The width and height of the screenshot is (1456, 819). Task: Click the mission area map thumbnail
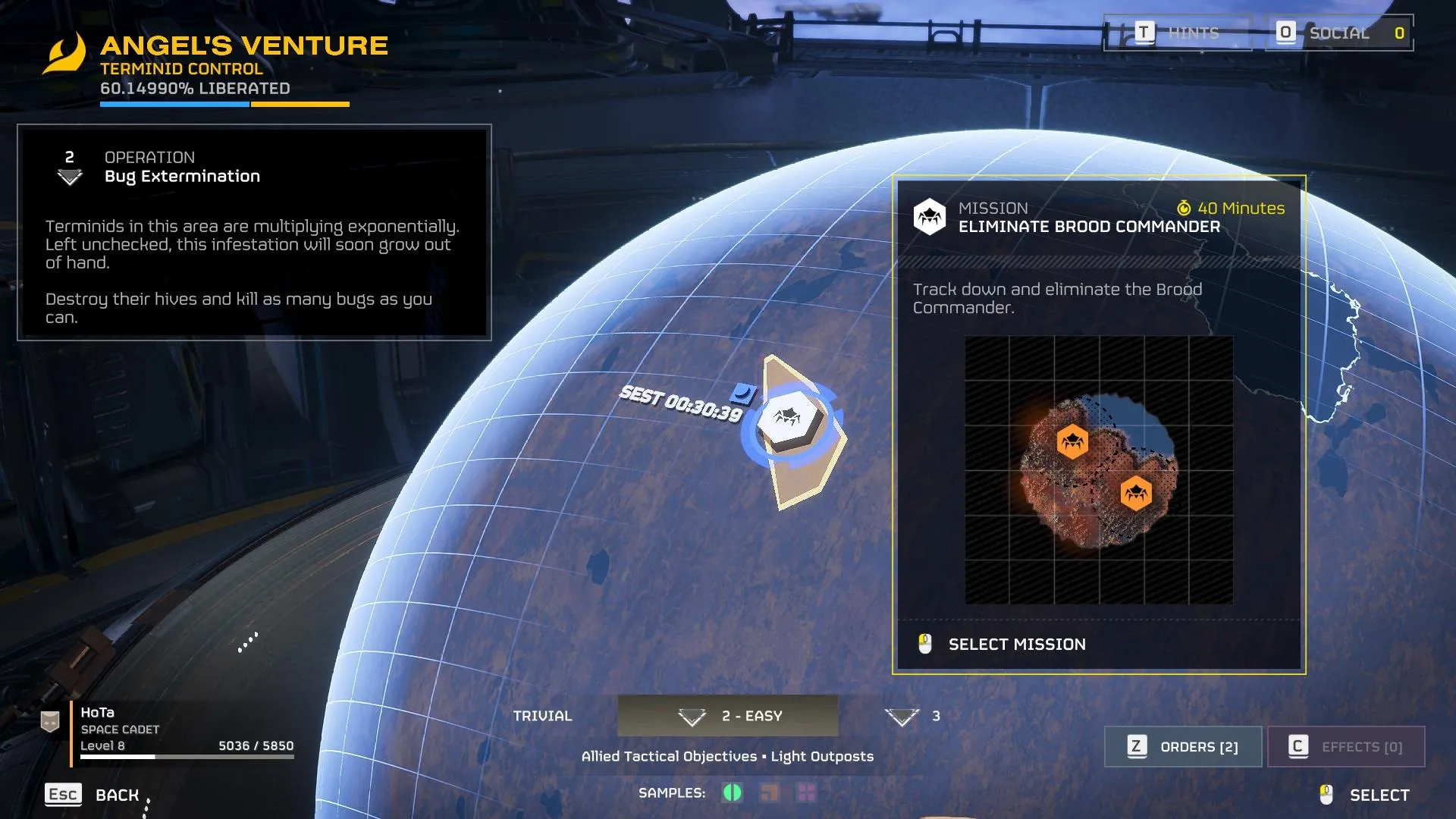click(1098, 470)
